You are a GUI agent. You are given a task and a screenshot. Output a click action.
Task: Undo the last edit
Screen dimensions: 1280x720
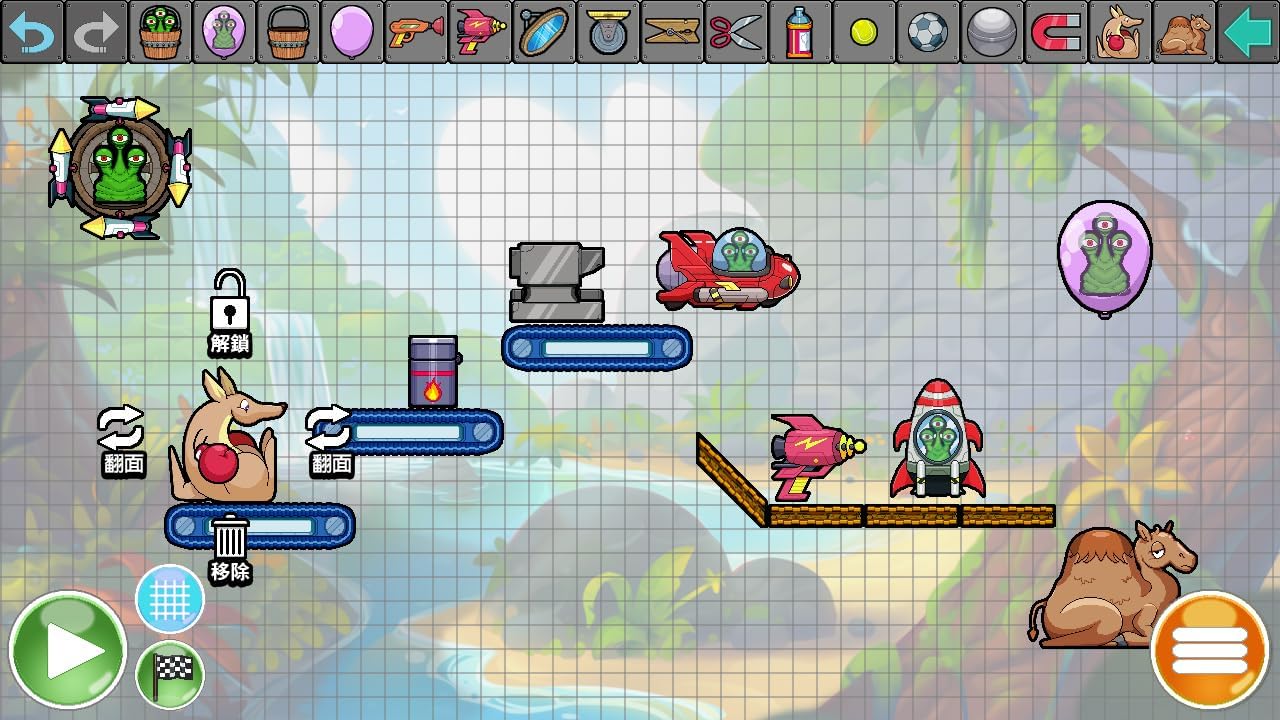(x=33, y=30)
